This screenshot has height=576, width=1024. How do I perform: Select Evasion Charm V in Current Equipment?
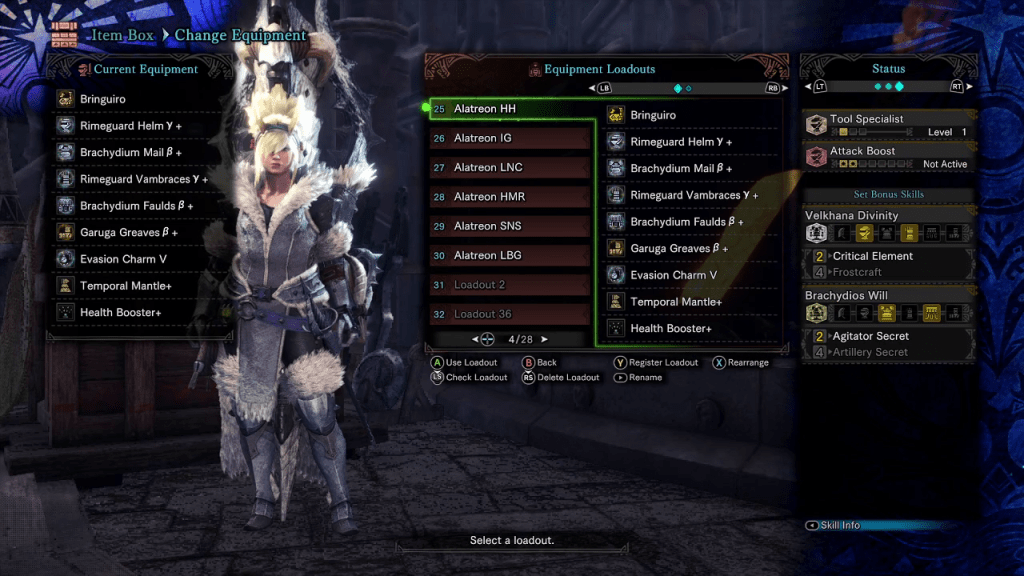point(140,259)
